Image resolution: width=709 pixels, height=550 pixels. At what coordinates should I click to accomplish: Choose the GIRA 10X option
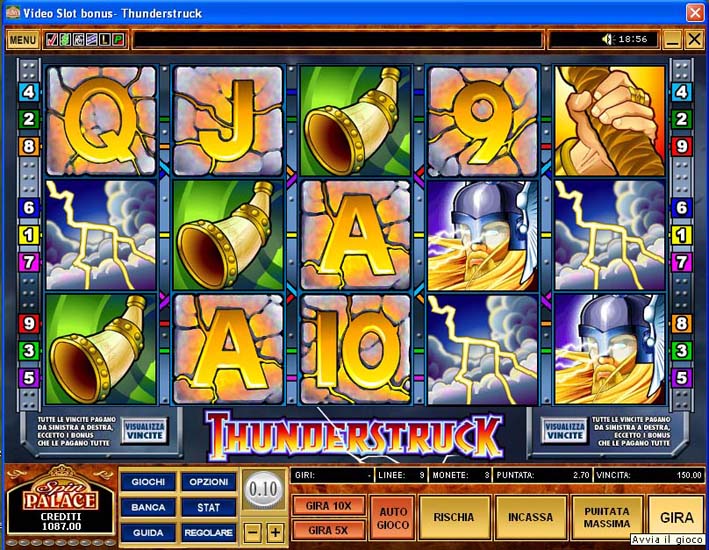pyautogui.click(x=329, y=506)
